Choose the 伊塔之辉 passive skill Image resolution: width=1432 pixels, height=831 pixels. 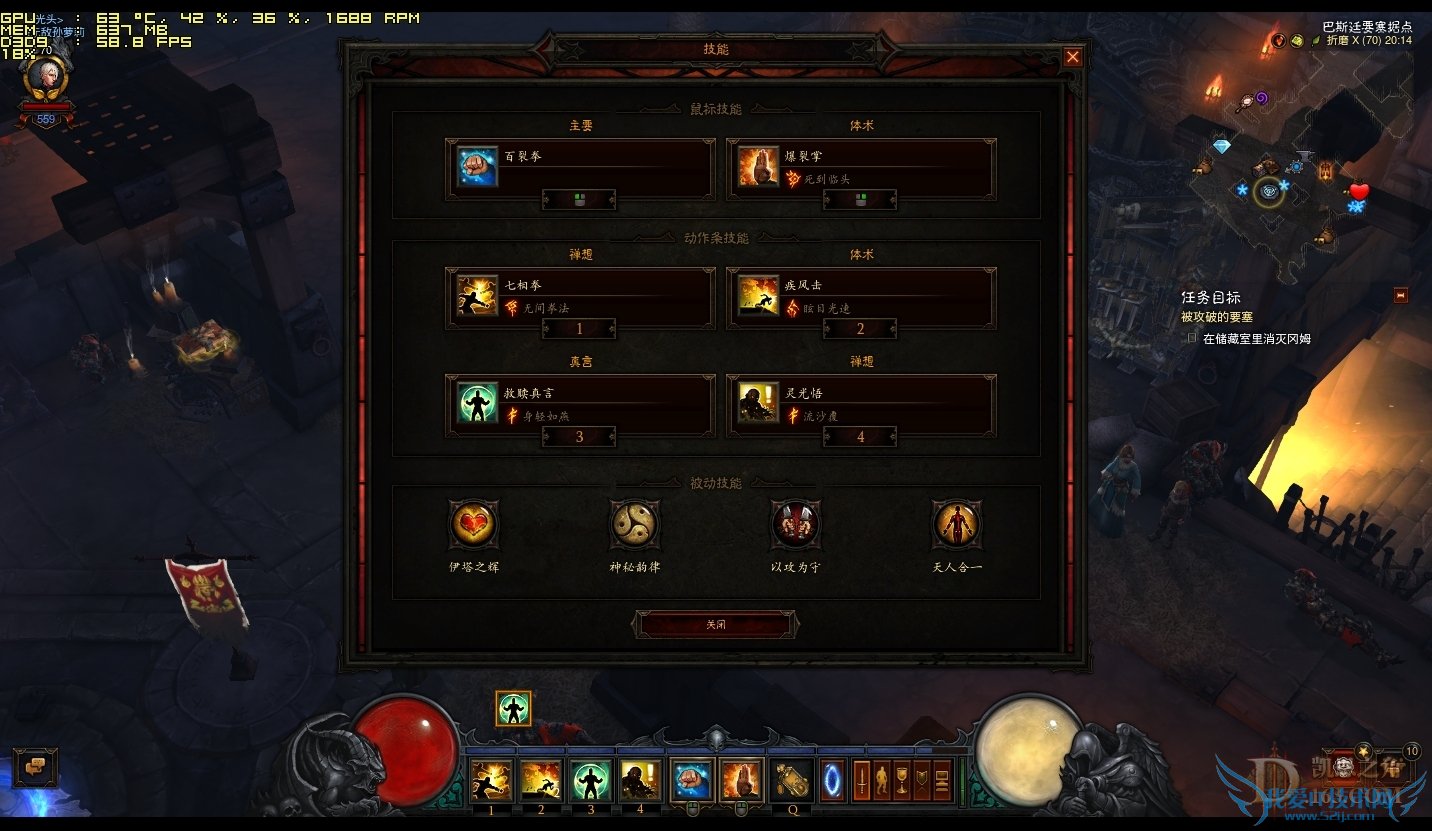473,524
